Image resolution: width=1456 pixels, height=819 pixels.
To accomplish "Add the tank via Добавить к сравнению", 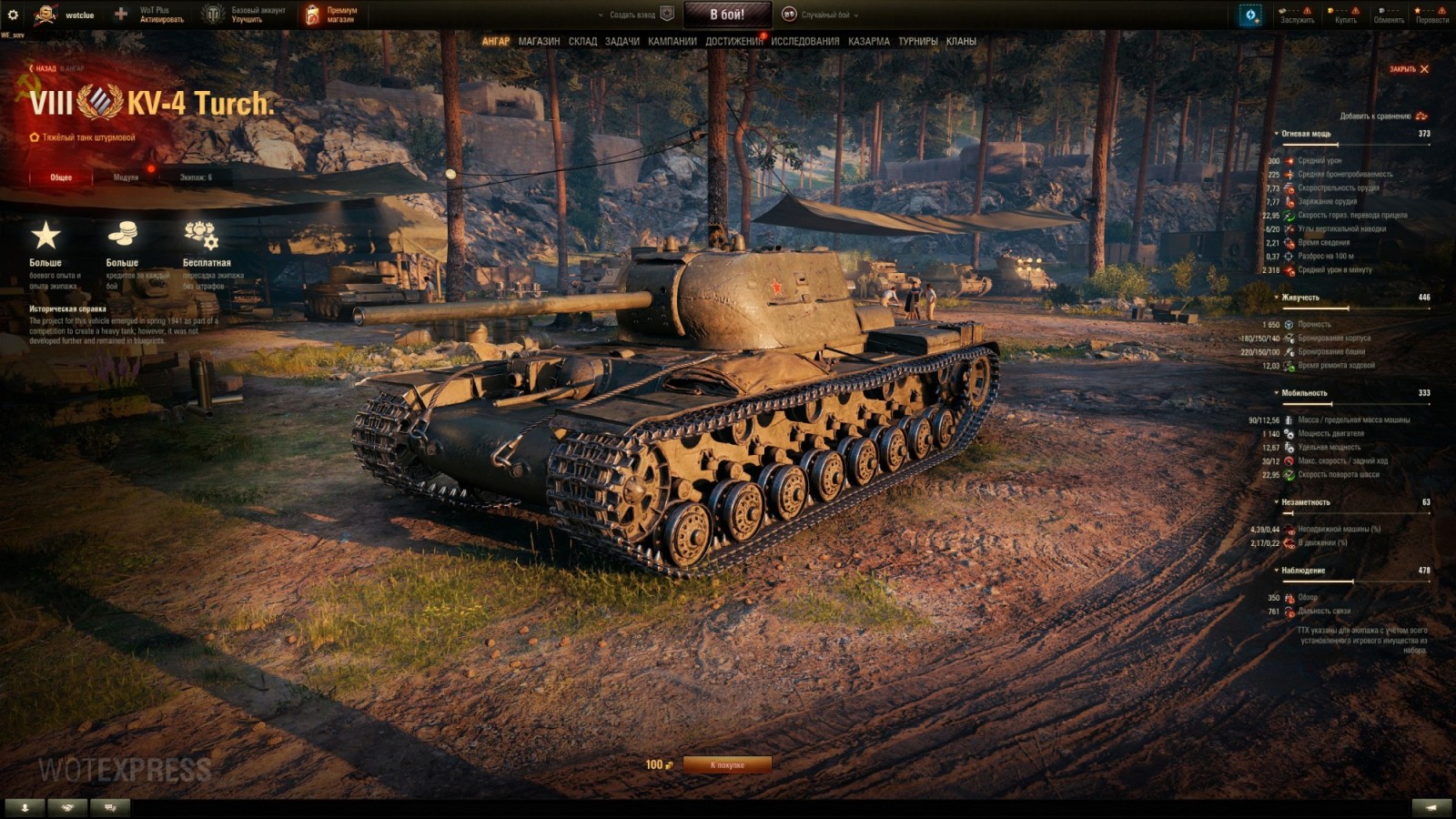I will coord(1382,116).
